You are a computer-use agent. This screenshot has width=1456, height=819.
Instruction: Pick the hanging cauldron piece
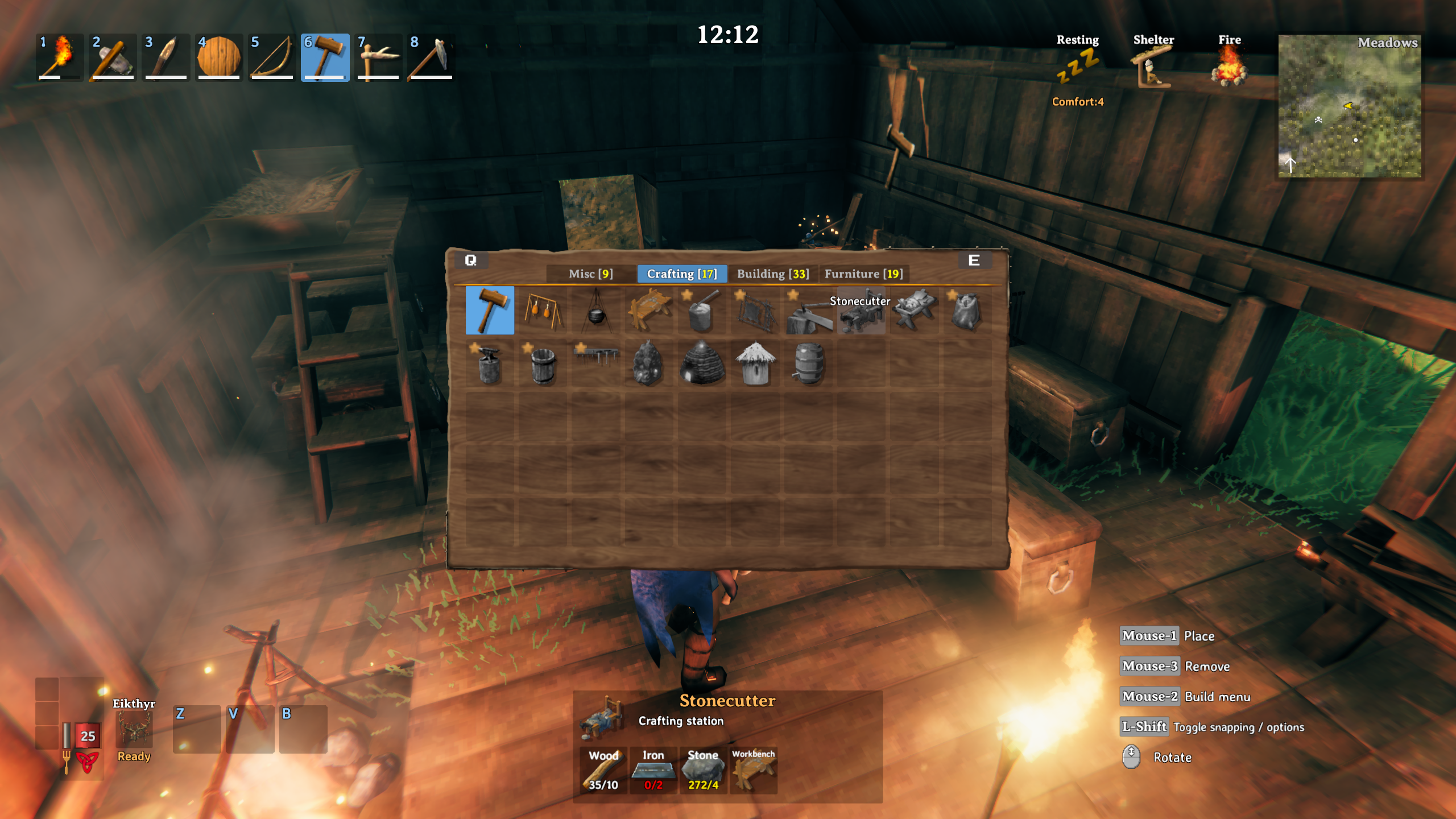595,311
